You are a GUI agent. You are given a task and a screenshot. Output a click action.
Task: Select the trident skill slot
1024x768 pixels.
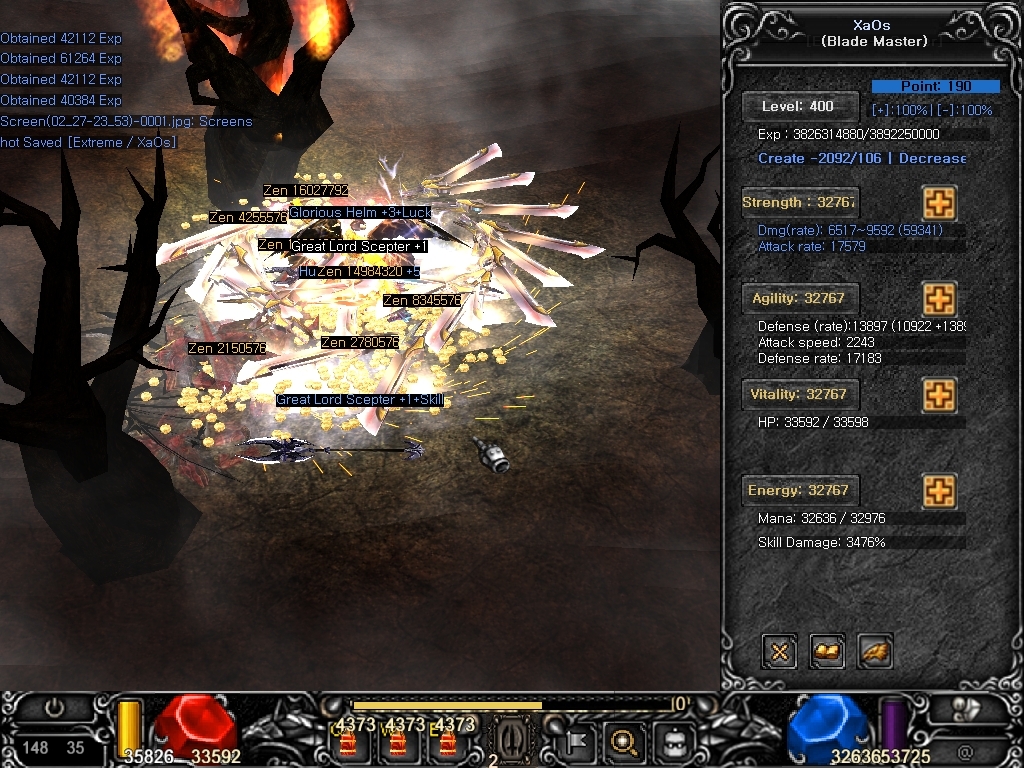[x=512, y=740]
